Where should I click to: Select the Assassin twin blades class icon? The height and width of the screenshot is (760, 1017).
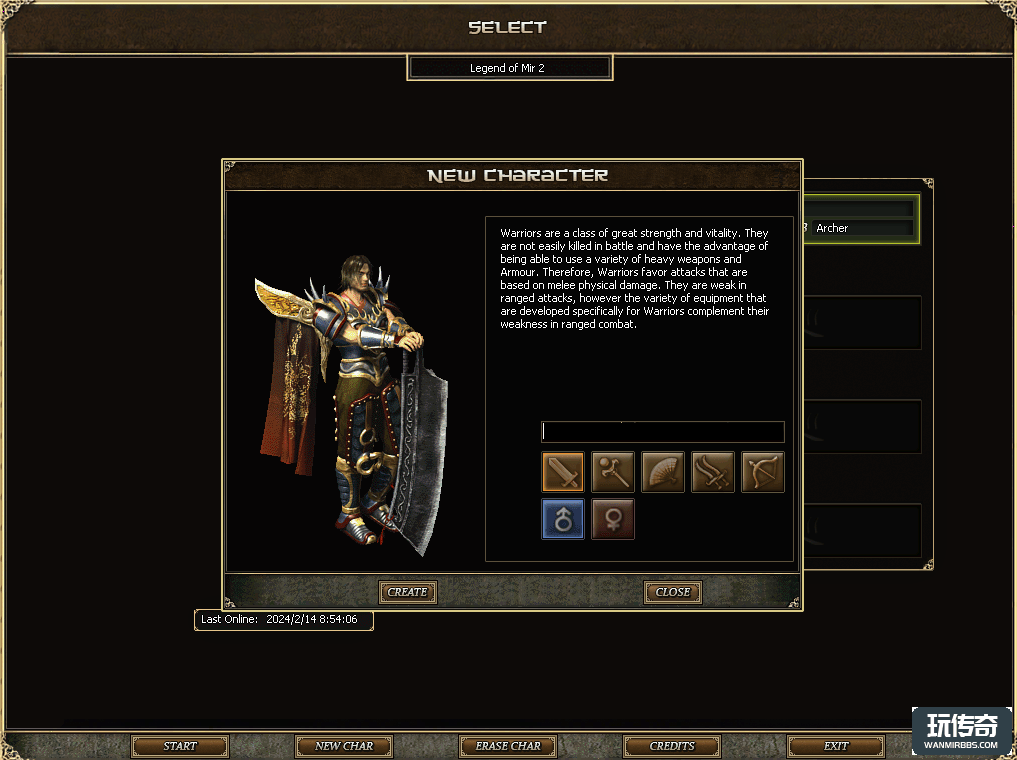coord(713,472)
